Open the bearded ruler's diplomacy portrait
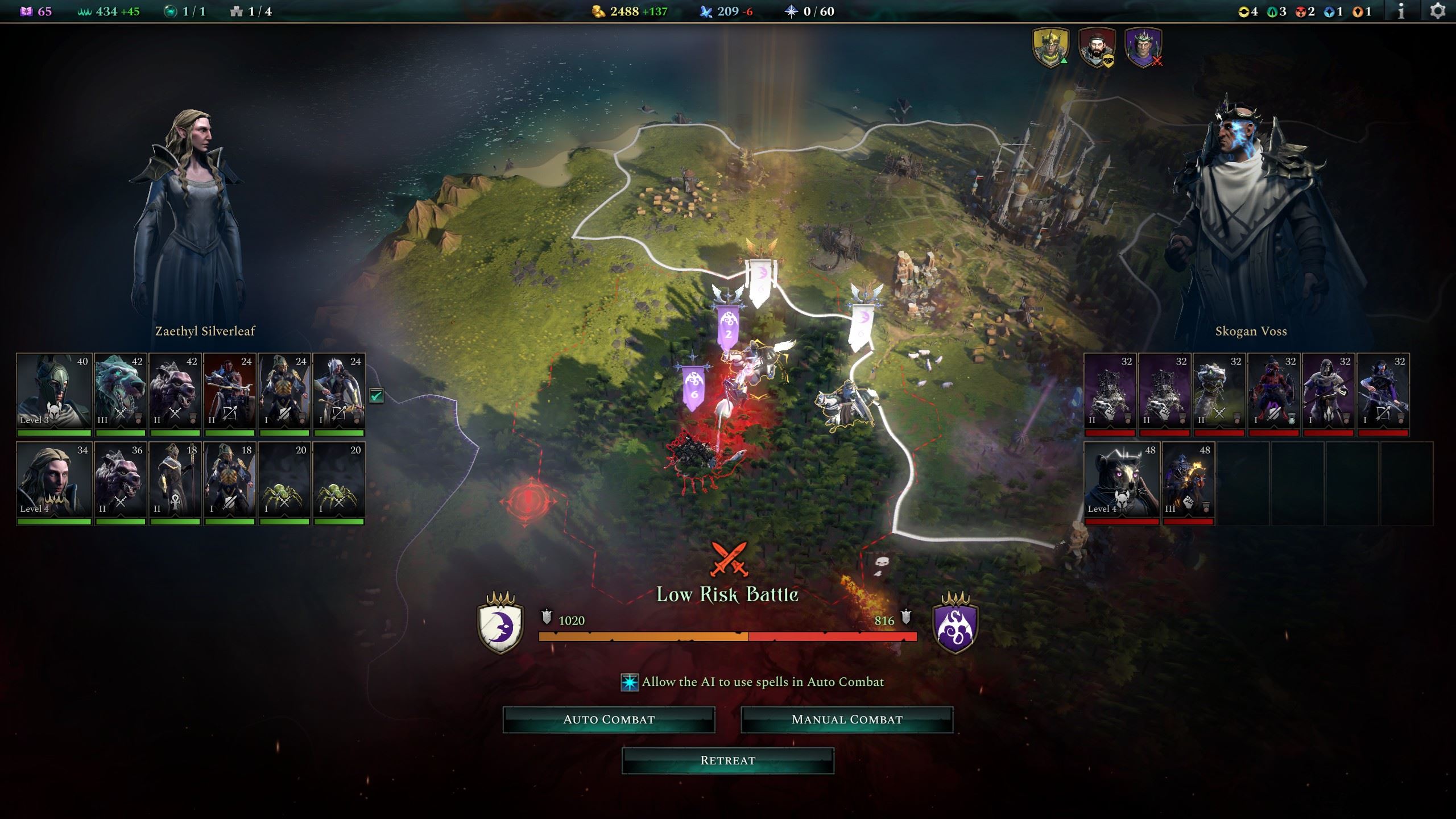Image resolution: width=1456 pixels, height=819 pixels. pos(1097,47)
